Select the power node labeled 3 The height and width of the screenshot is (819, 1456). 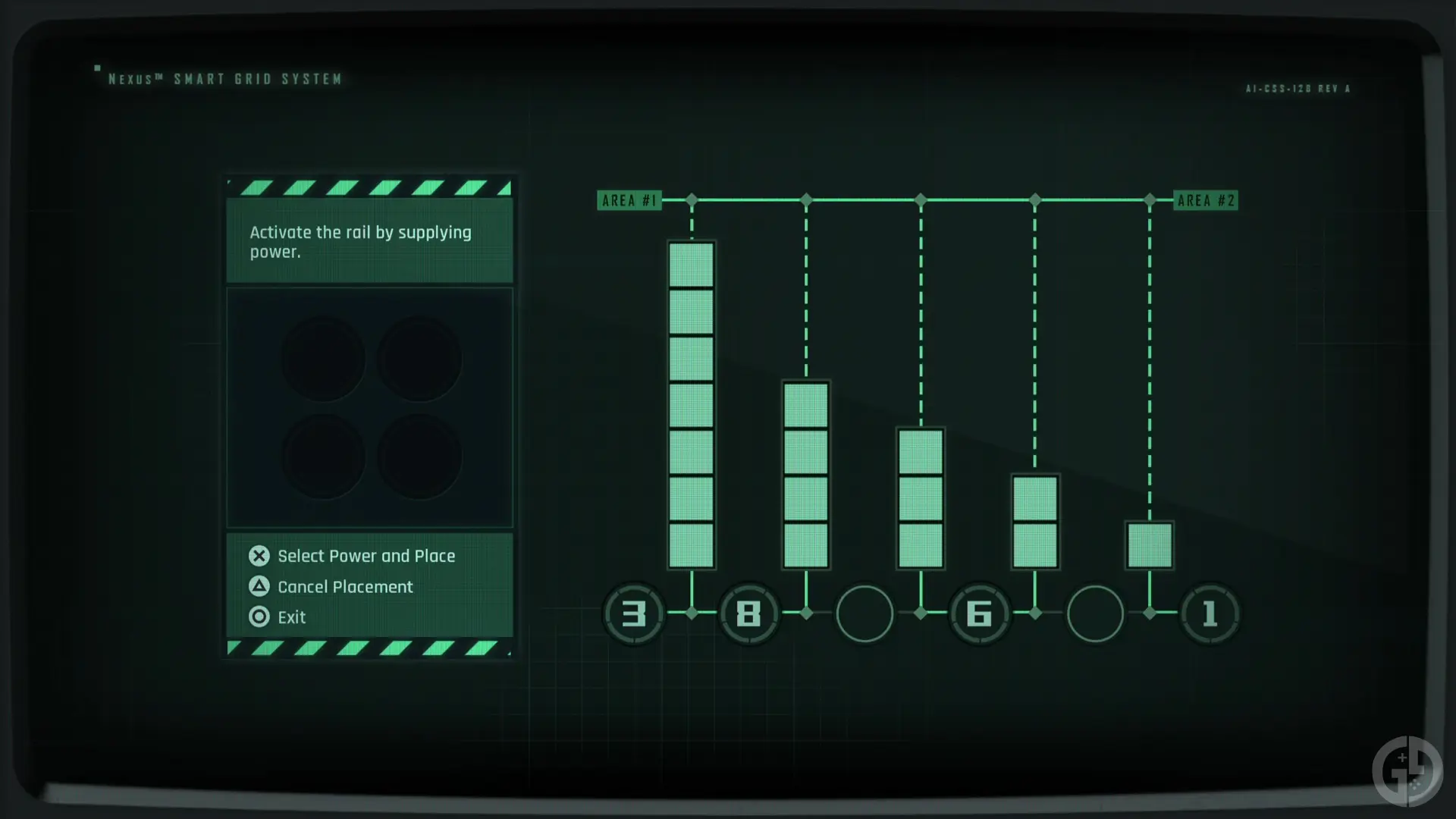coord(634,614)
